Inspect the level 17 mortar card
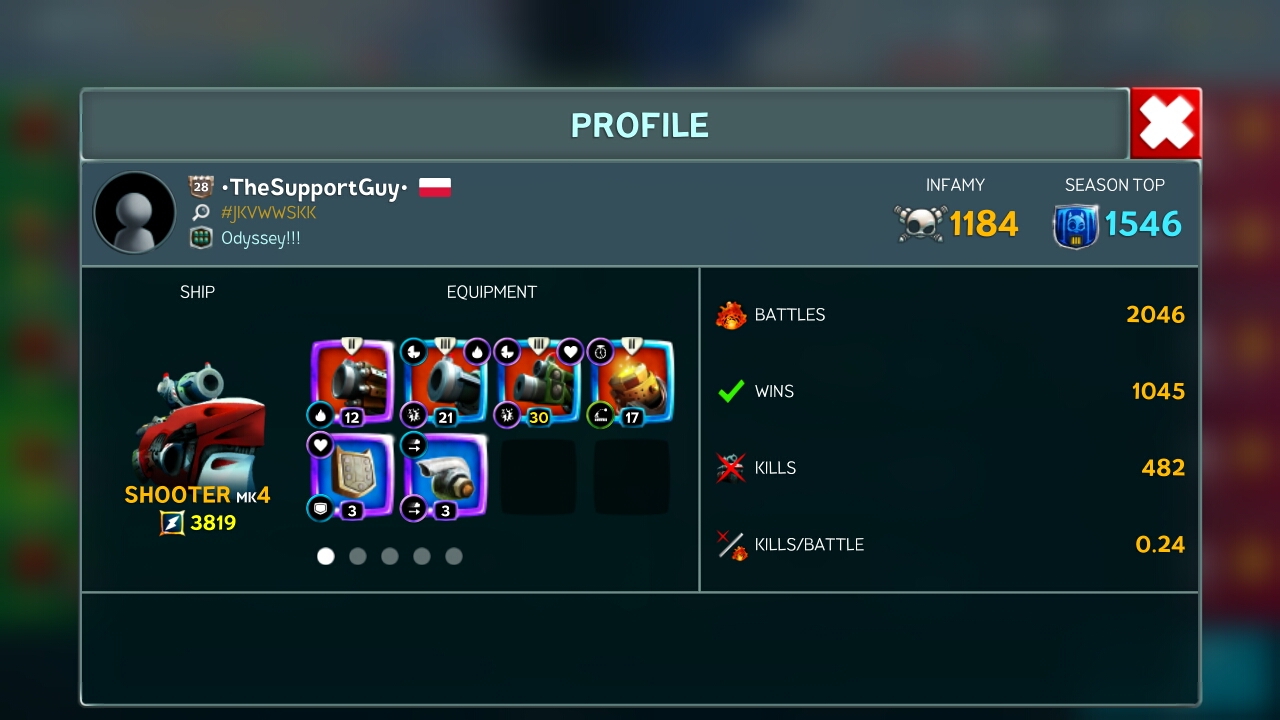 [x=632, y=383]
